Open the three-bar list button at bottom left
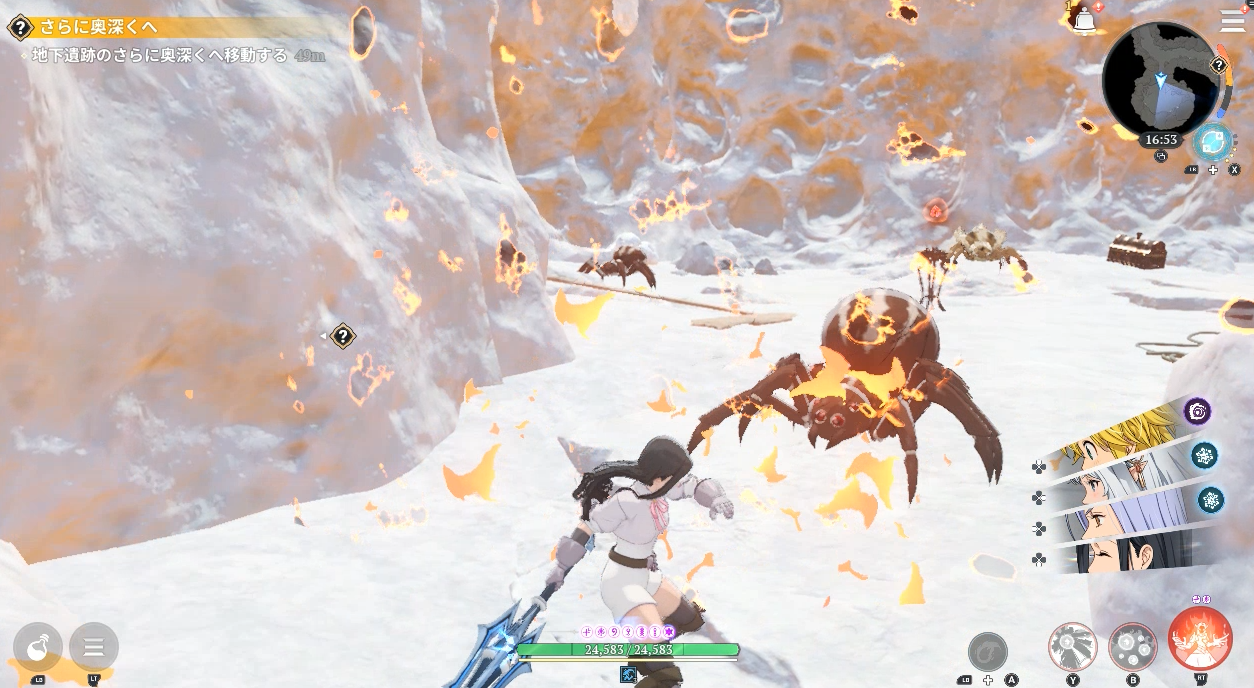This screenshot has height=688, width=1254. tap(94, 647)
